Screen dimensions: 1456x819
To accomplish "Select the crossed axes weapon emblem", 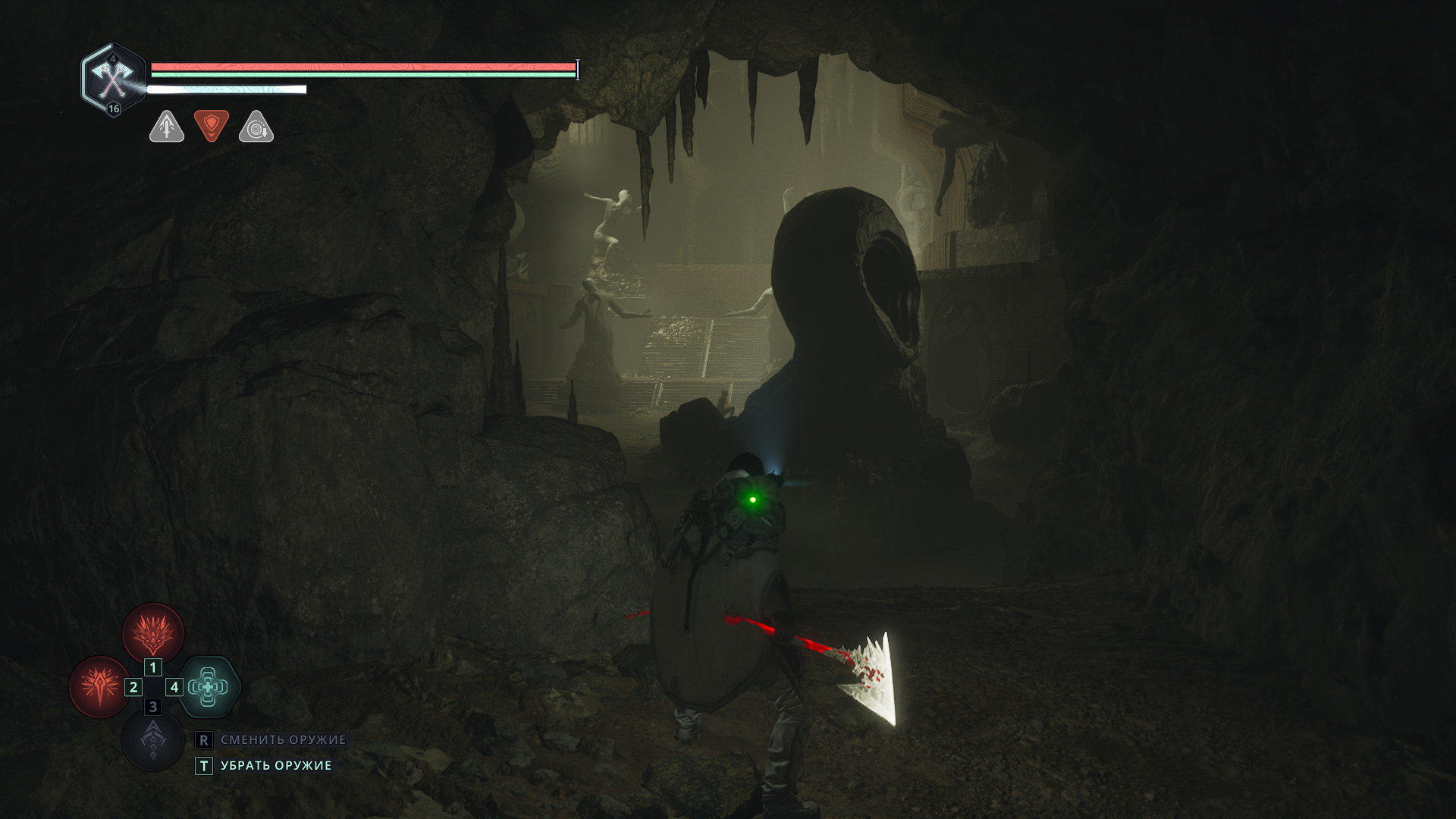I will [x=113, y=79].
